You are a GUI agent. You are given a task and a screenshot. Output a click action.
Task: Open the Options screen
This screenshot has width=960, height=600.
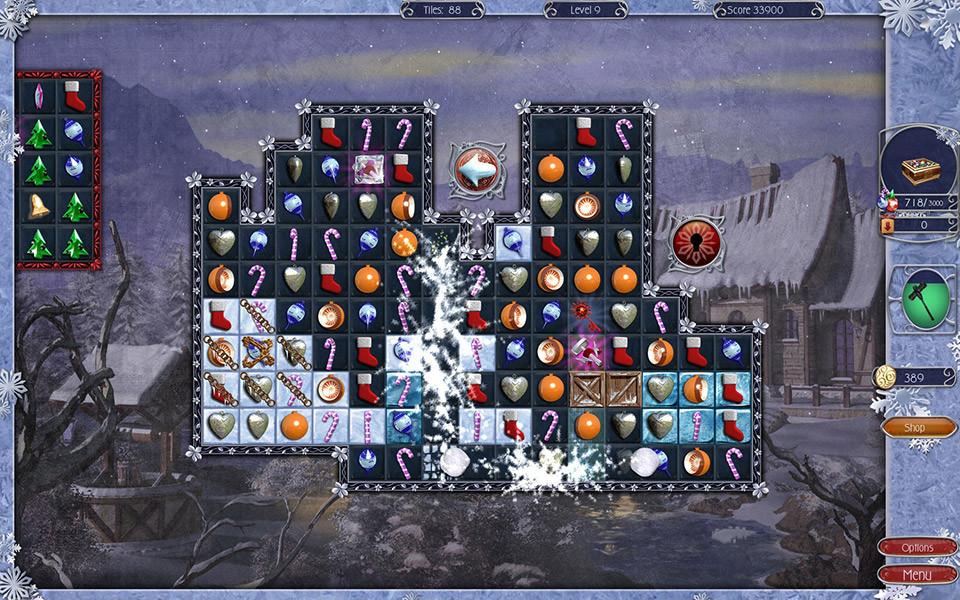917,548
